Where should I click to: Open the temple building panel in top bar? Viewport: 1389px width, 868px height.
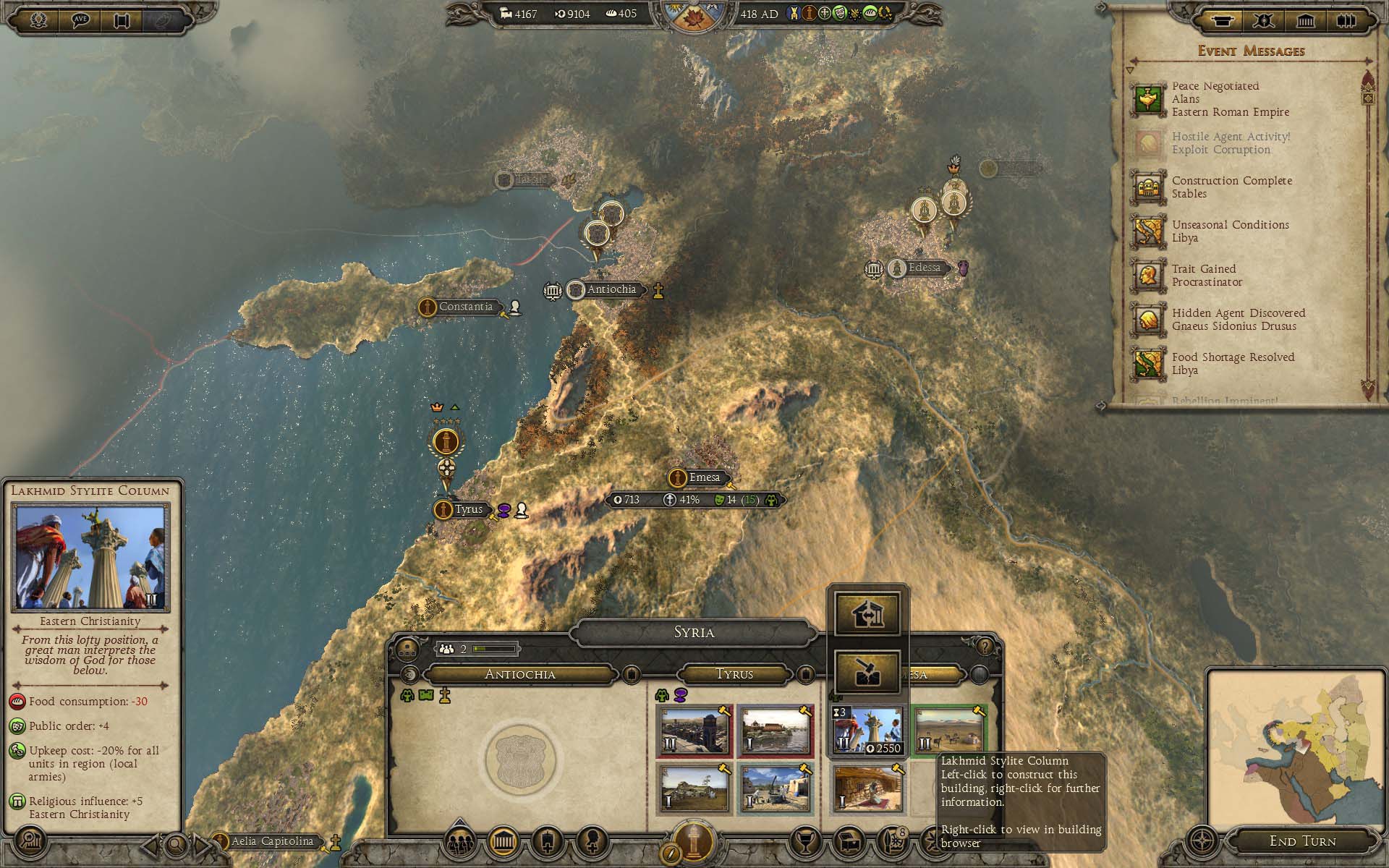(x=1305, y=21)
